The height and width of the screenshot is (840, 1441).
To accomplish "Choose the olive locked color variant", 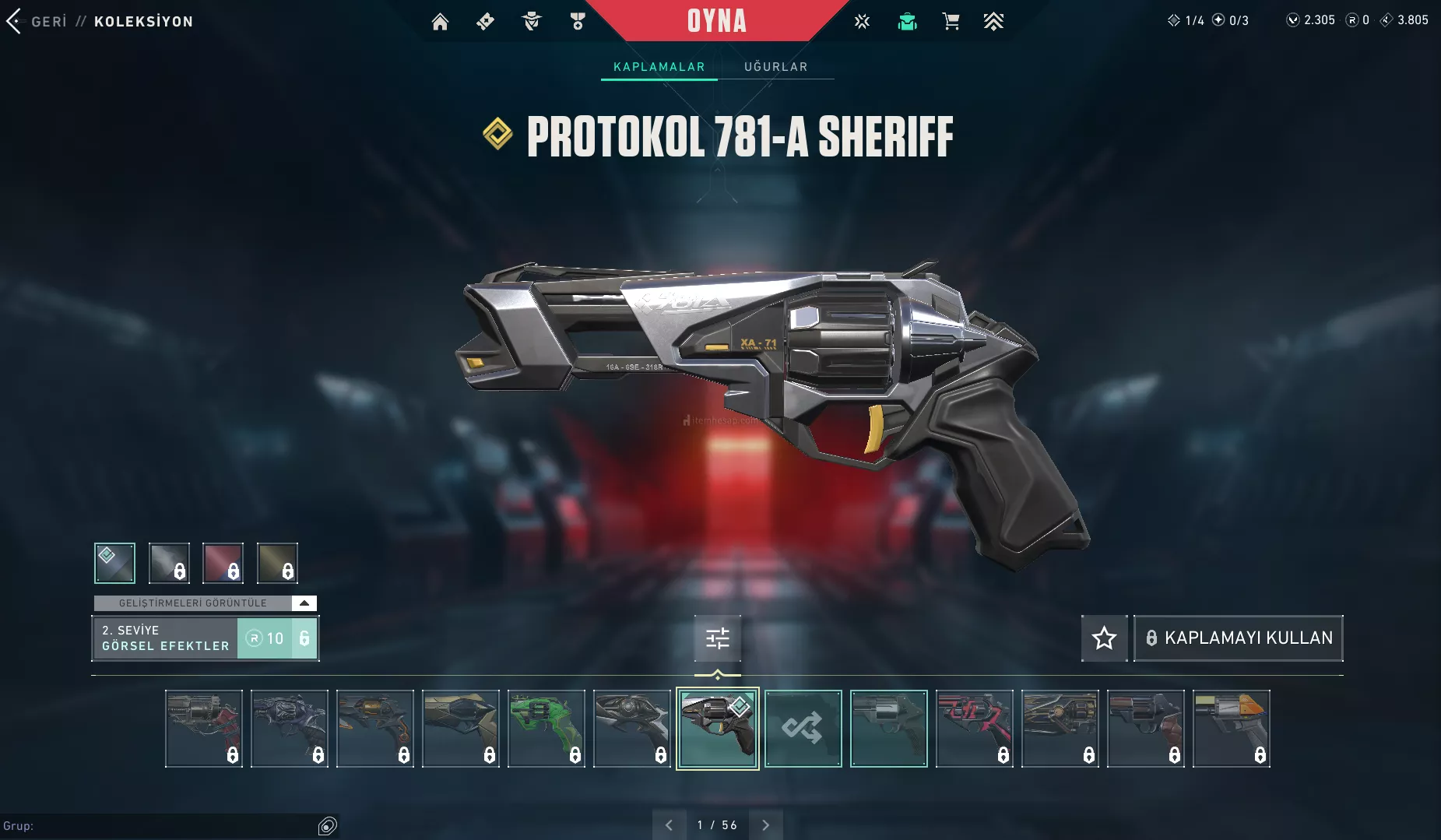I will (277, 563).
